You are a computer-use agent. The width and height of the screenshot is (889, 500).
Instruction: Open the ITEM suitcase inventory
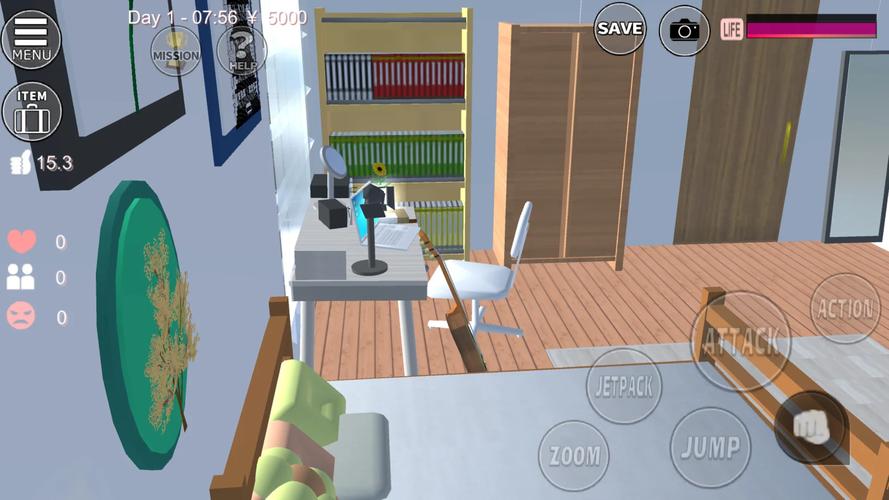[x=32, y=111]
